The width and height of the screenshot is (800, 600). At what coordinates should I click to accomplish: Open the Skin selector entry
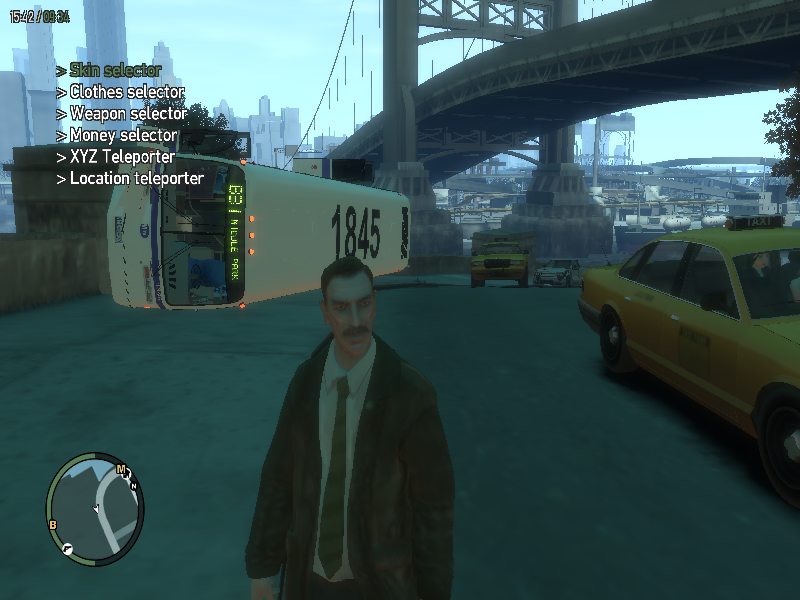[114, 70]
